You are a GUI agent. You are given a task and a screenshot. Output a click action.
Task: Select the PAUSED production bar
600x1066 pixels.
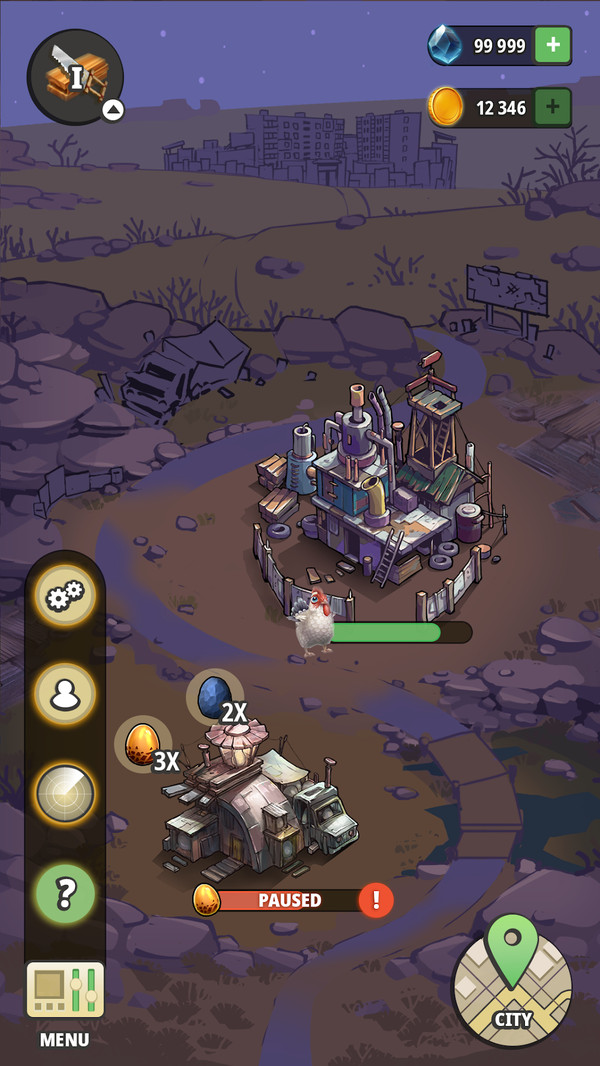(288, 900)
